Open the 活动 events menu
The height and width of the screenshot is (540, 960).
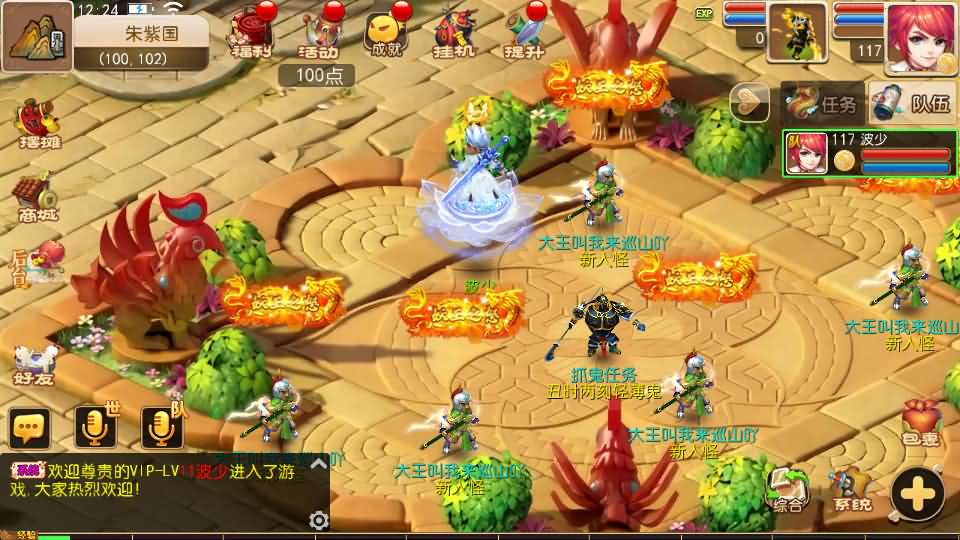(318, 34)
